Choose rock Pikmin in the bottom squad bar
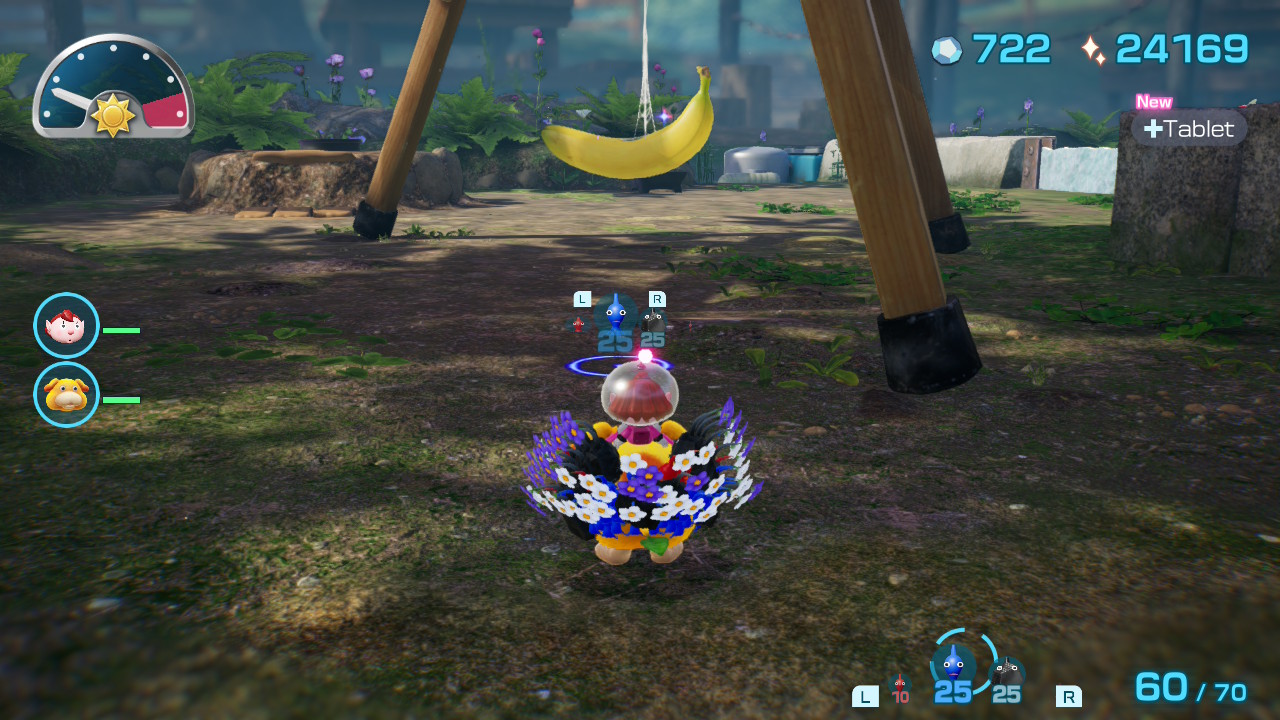 [x=1008, y=676]
